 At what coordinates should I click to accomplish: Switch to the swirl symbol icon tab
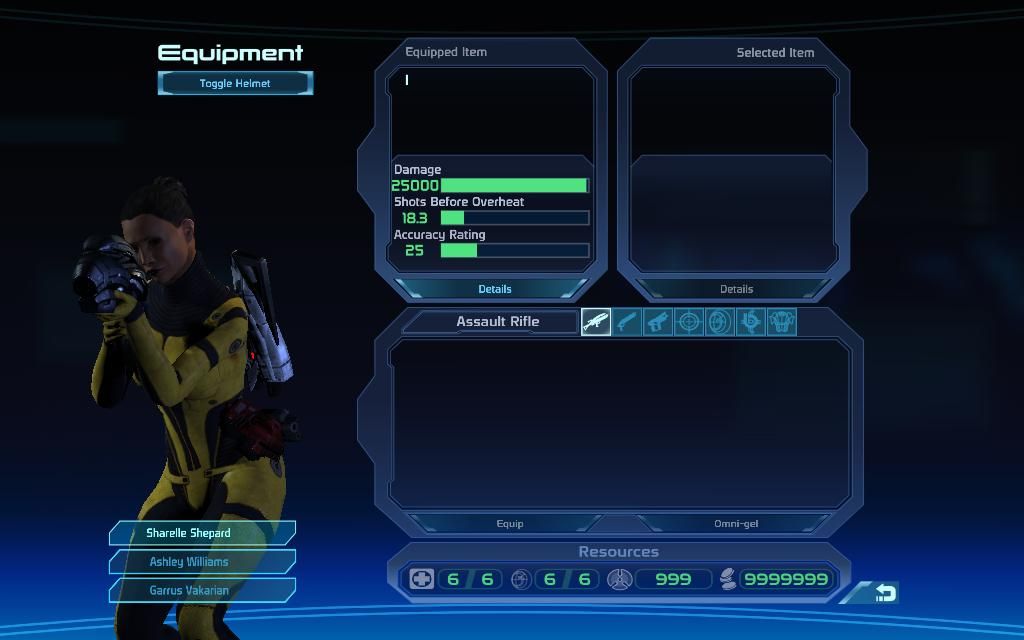pos(750,322)
